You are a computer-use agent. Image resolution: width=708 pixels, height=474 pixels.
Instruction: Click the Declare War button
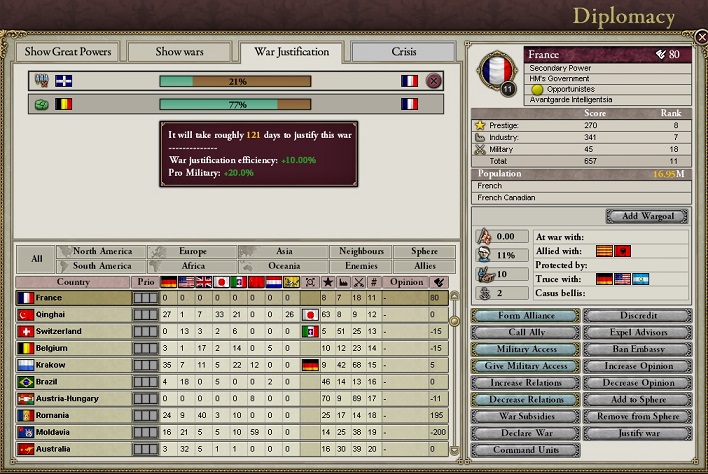click(525, 433)
